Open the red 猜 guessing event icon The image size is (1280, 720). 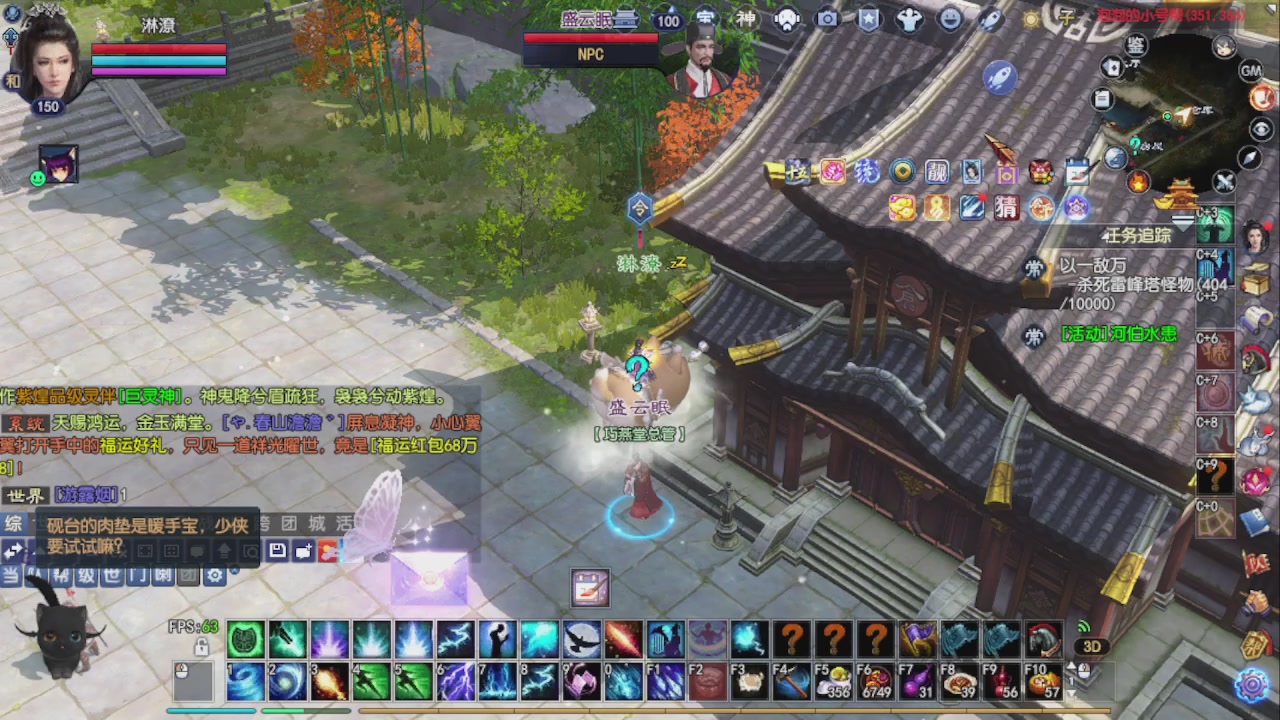[1006, 207]
